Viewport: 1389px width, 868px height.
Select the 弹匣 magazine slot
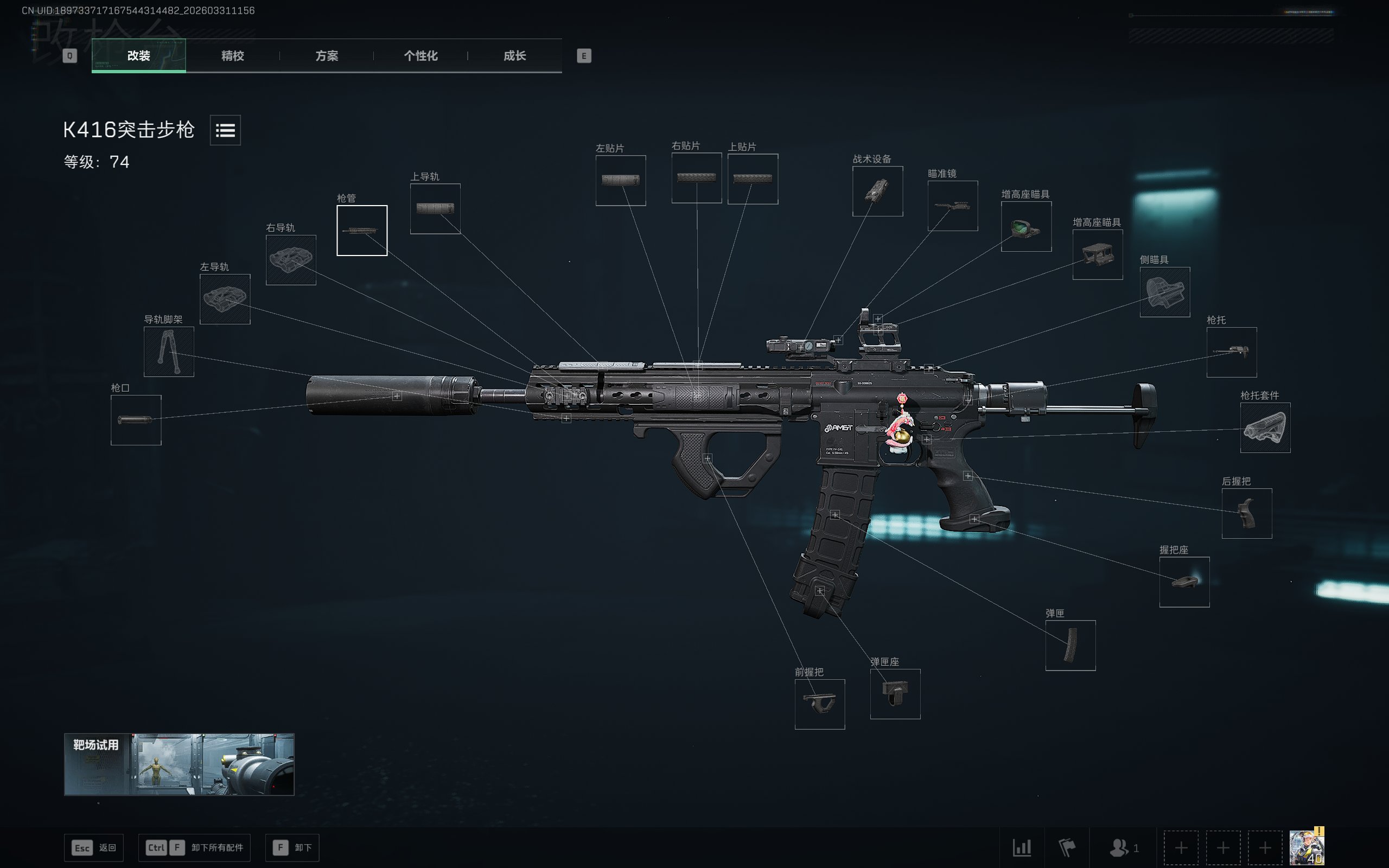1070,645
